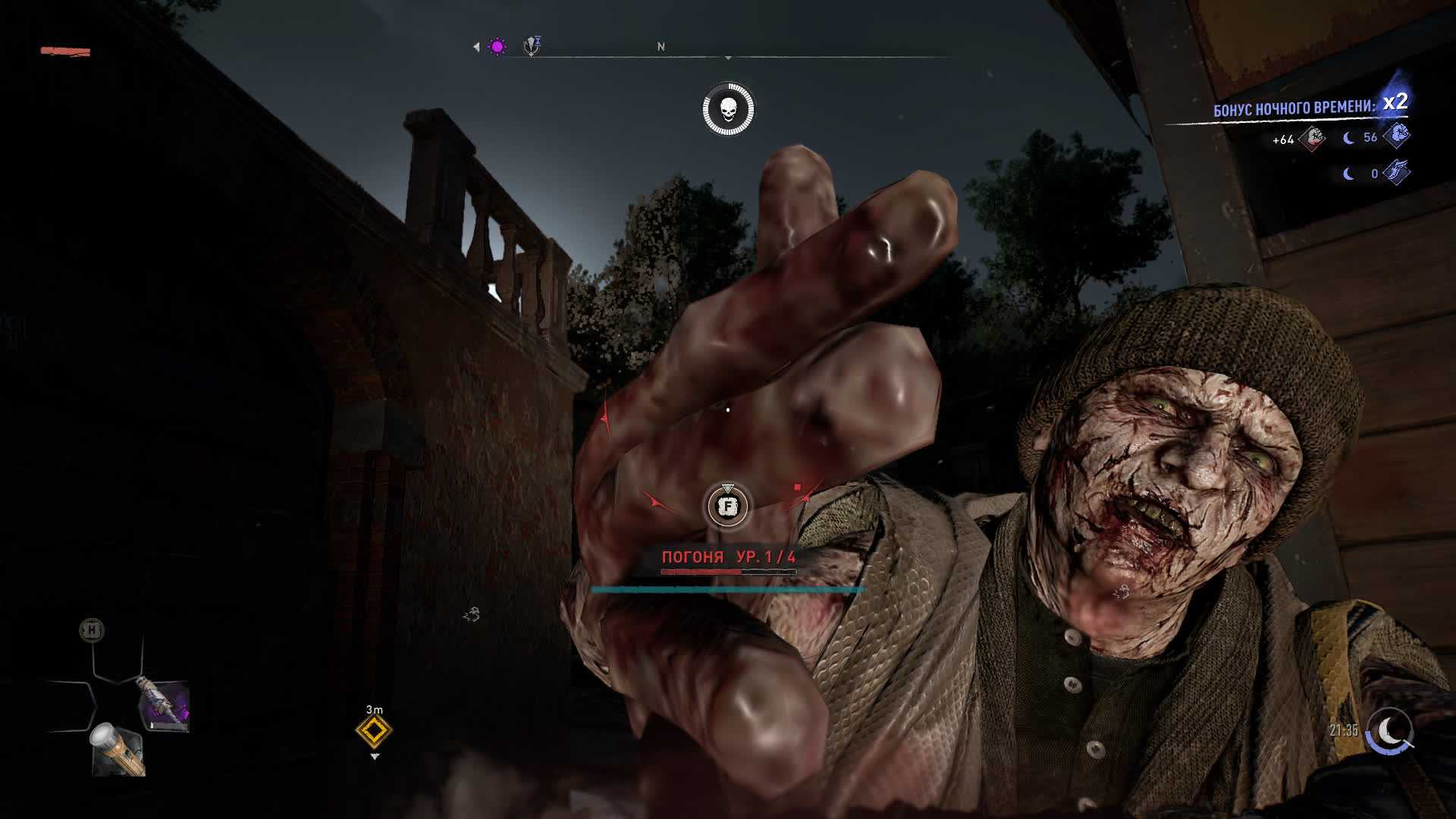
Task: Select the flashlight quick slot
Action: [118, 749]
